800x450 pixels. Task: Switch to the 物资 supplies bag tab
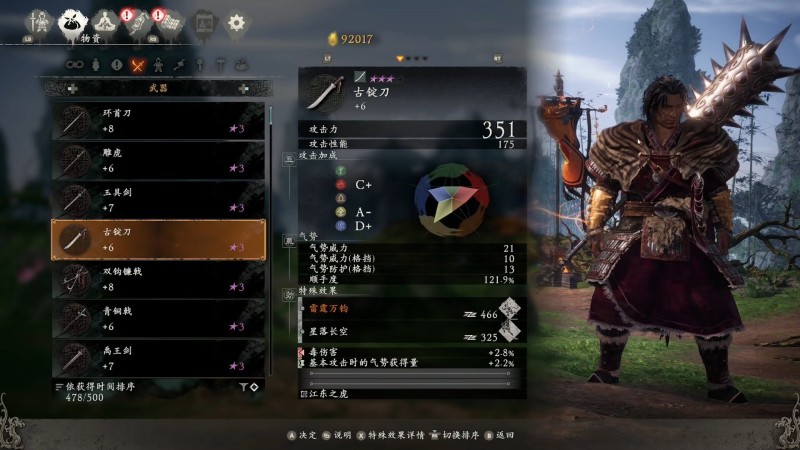click(71, 21)
